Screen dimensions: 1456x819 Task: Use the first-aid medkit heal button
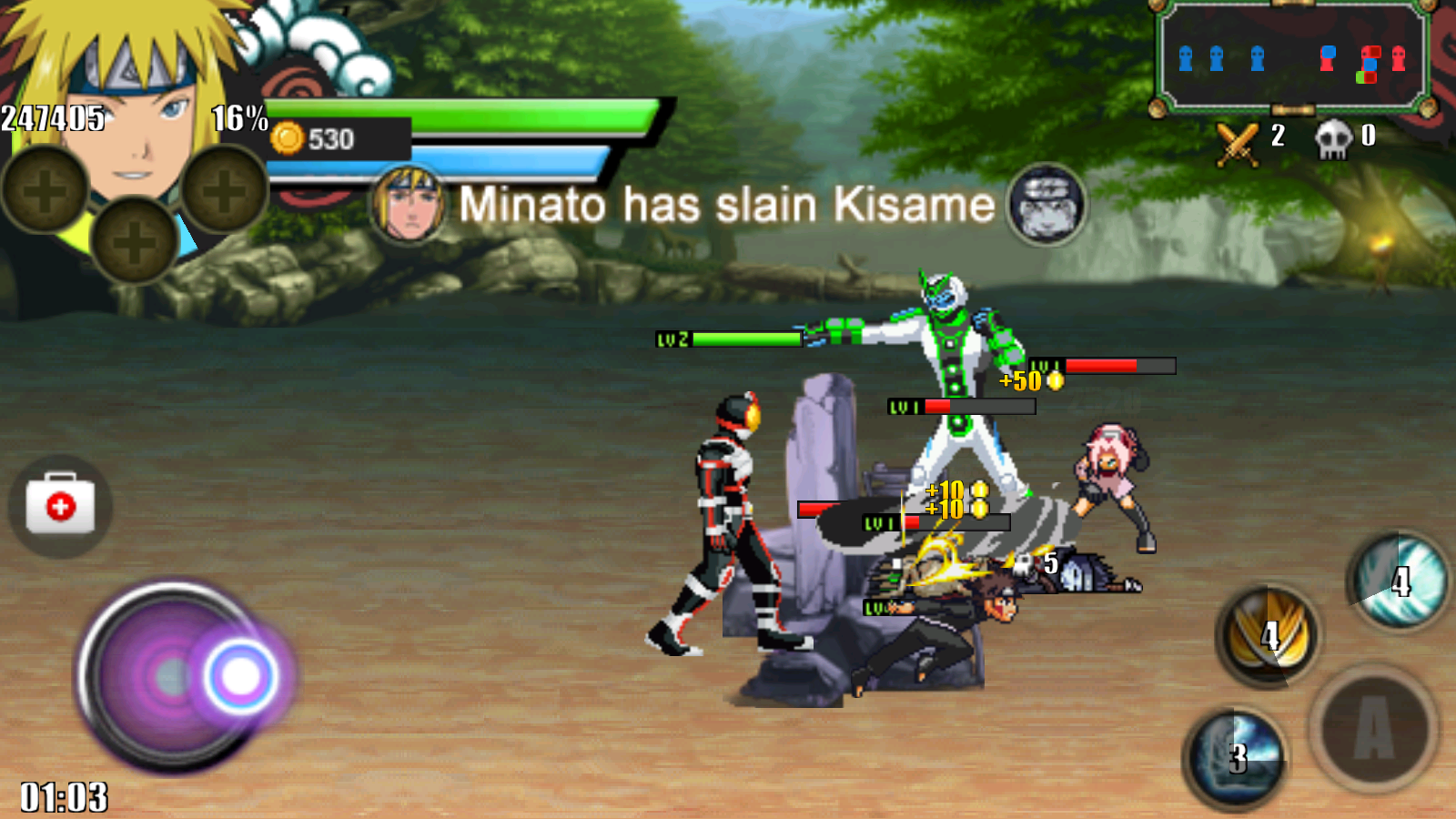coord(60,506)
